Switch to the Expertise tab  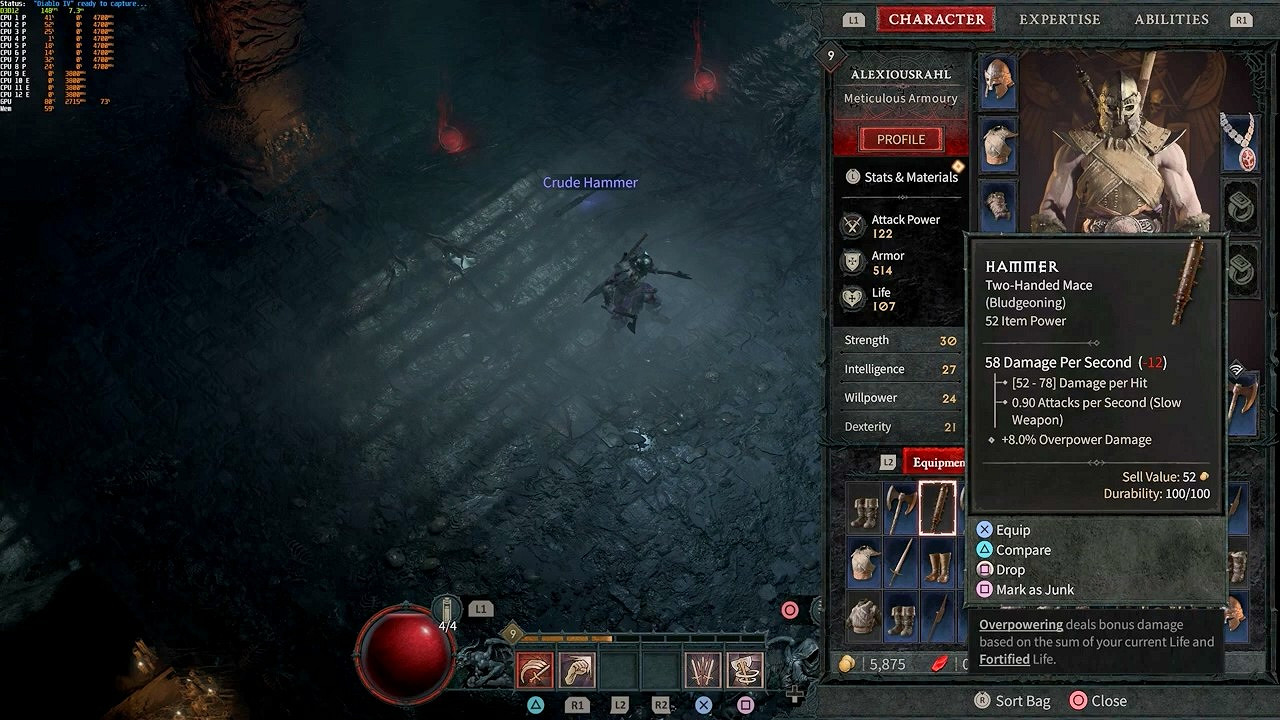[1059, 19]
